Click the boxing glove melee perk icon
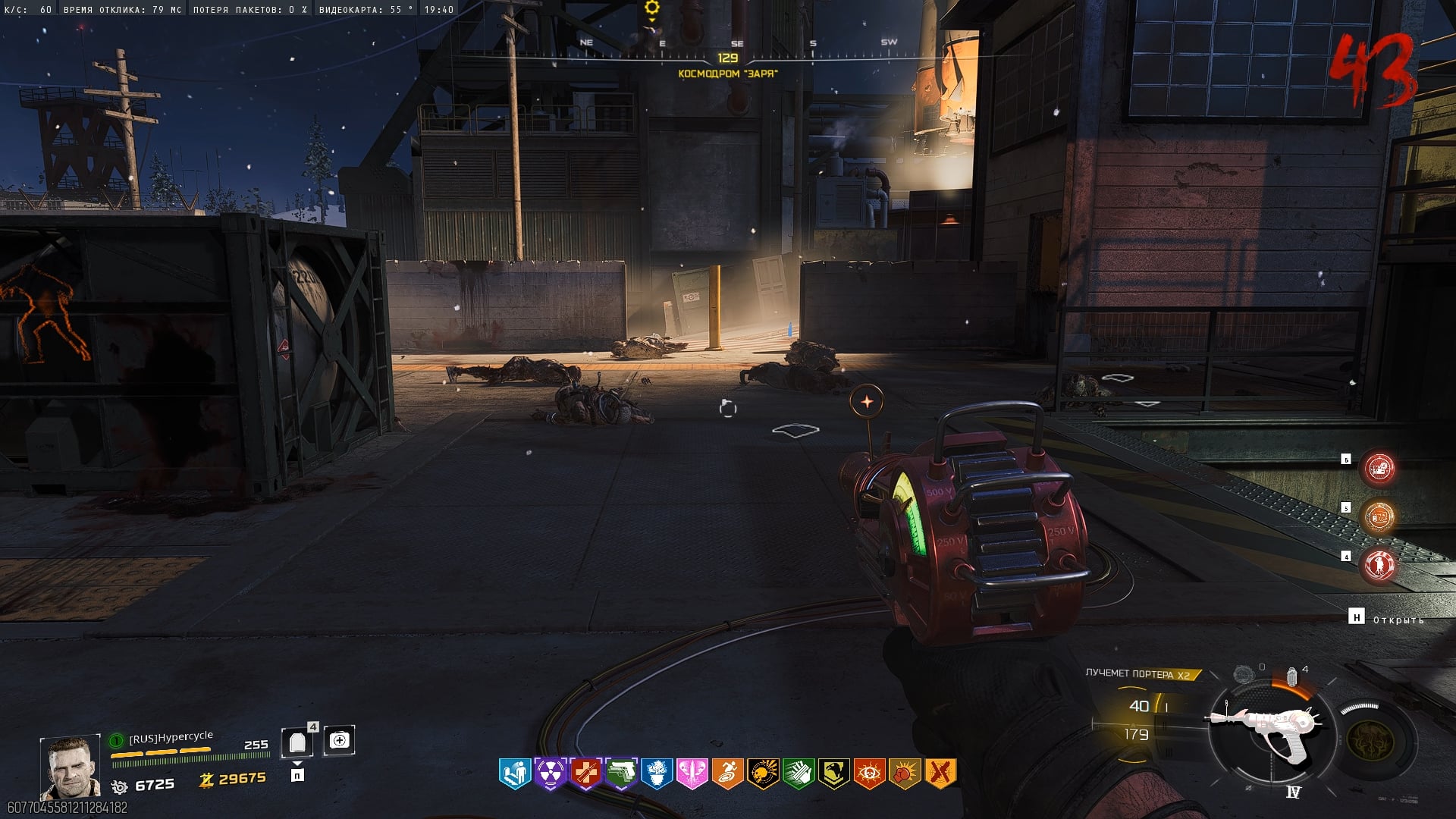Image resolution: width=1456 pixels, height=819 pixels. [905, 773]
